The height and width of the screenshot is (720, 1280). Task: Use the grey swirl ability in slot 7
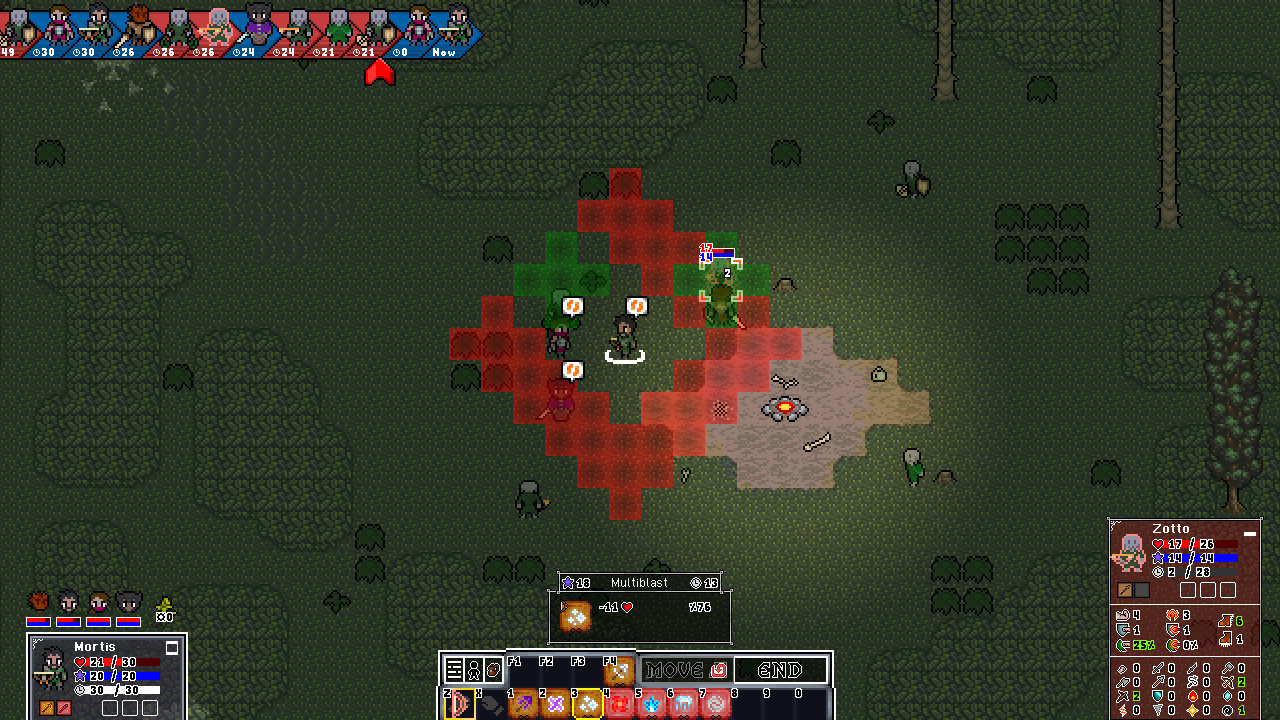point(716,705)
